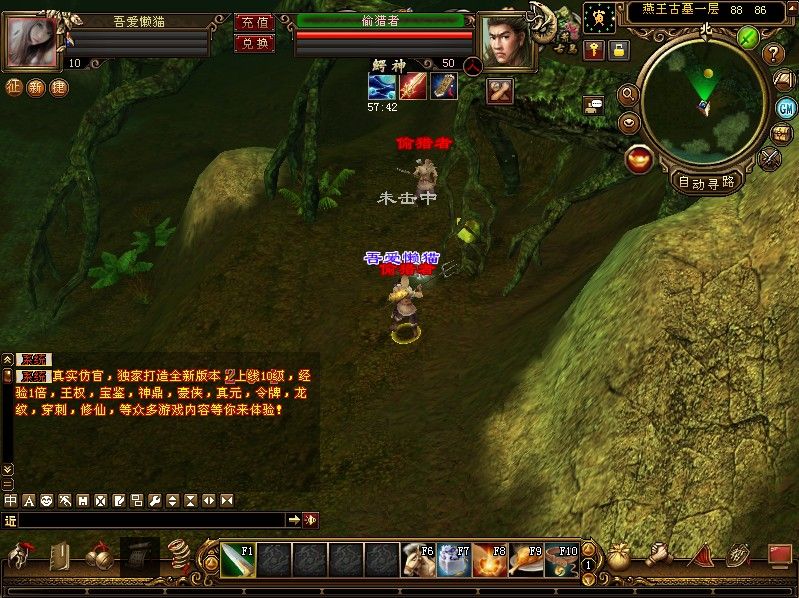Start 自动寻路 auto-pathfinding
The height and width of the screenshot is (598, 799).
(706, 182)
